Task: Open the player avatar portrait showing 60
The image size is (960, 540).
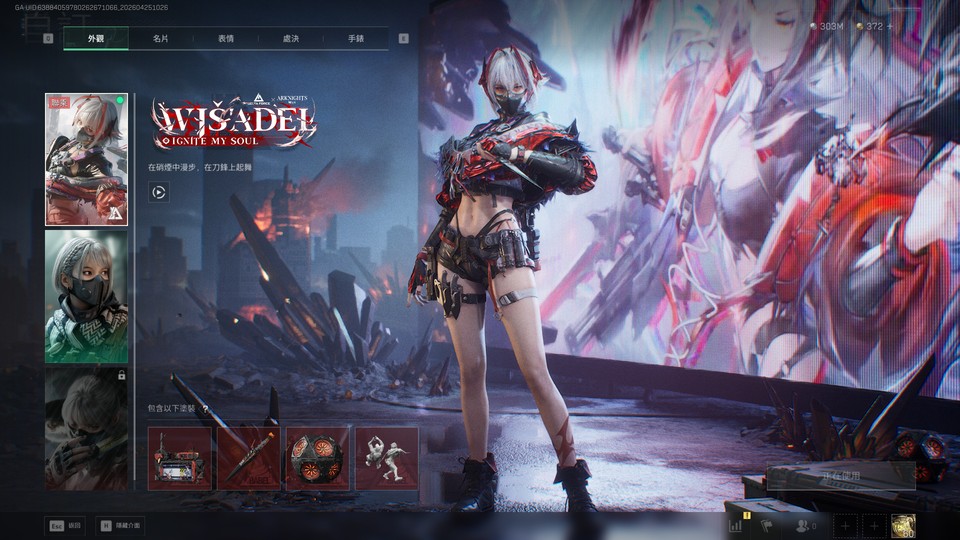Action: (x=903, y=525)
